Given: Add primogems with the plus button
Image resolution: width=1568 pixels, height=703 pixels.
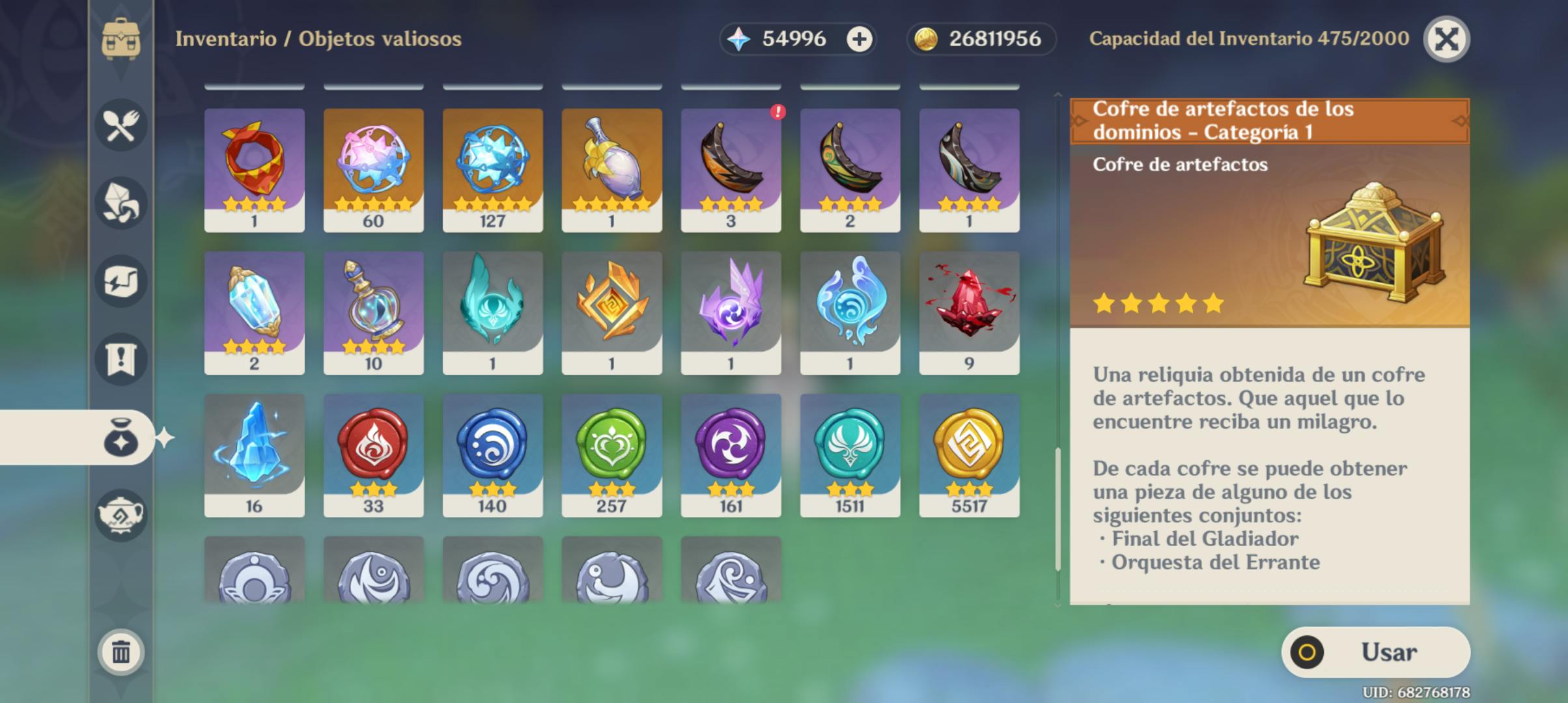Looking at the screenshot, I should coord(859,39).
